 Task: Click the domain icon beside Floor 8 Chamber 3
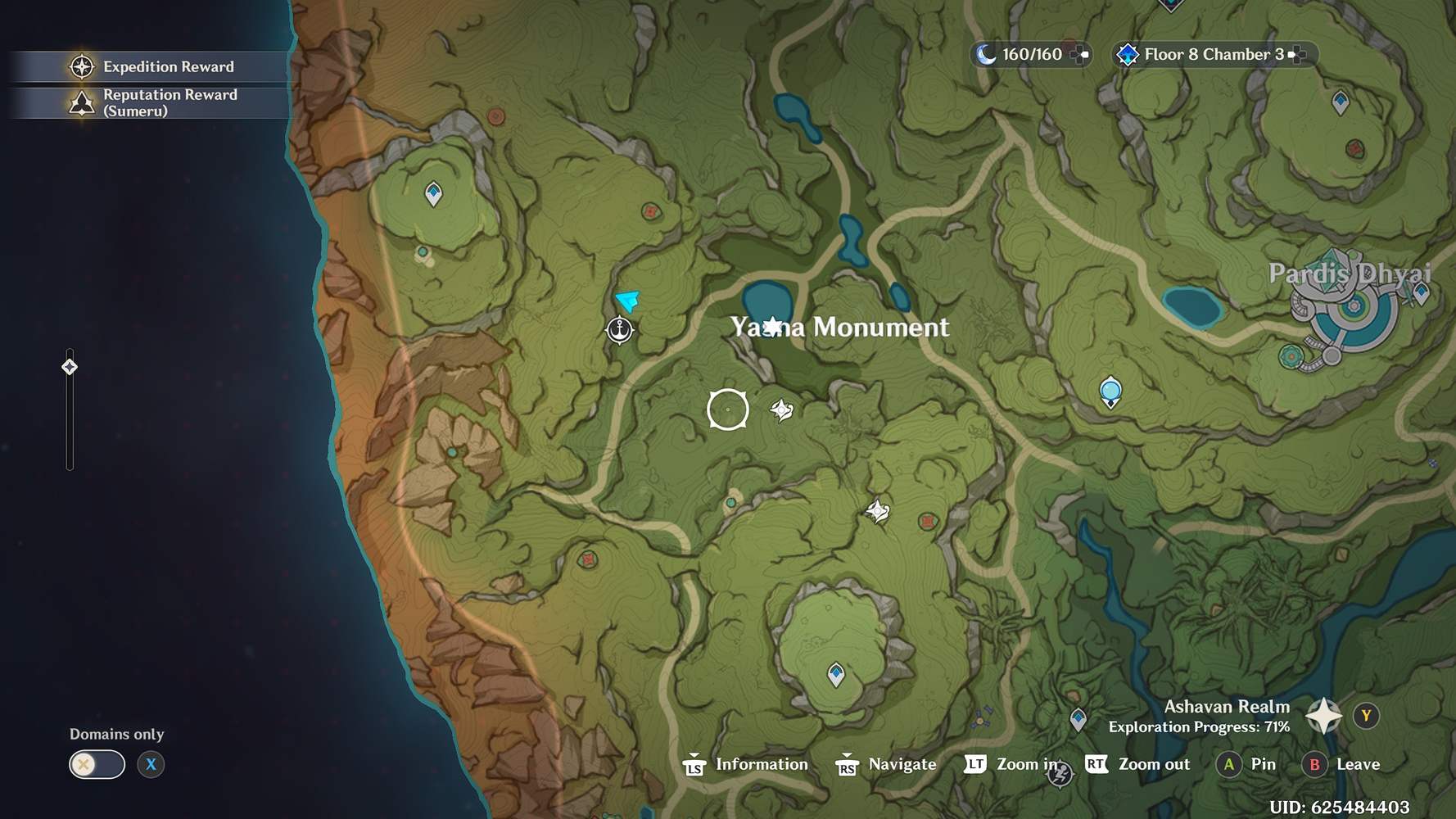[x=1130, y=54]
